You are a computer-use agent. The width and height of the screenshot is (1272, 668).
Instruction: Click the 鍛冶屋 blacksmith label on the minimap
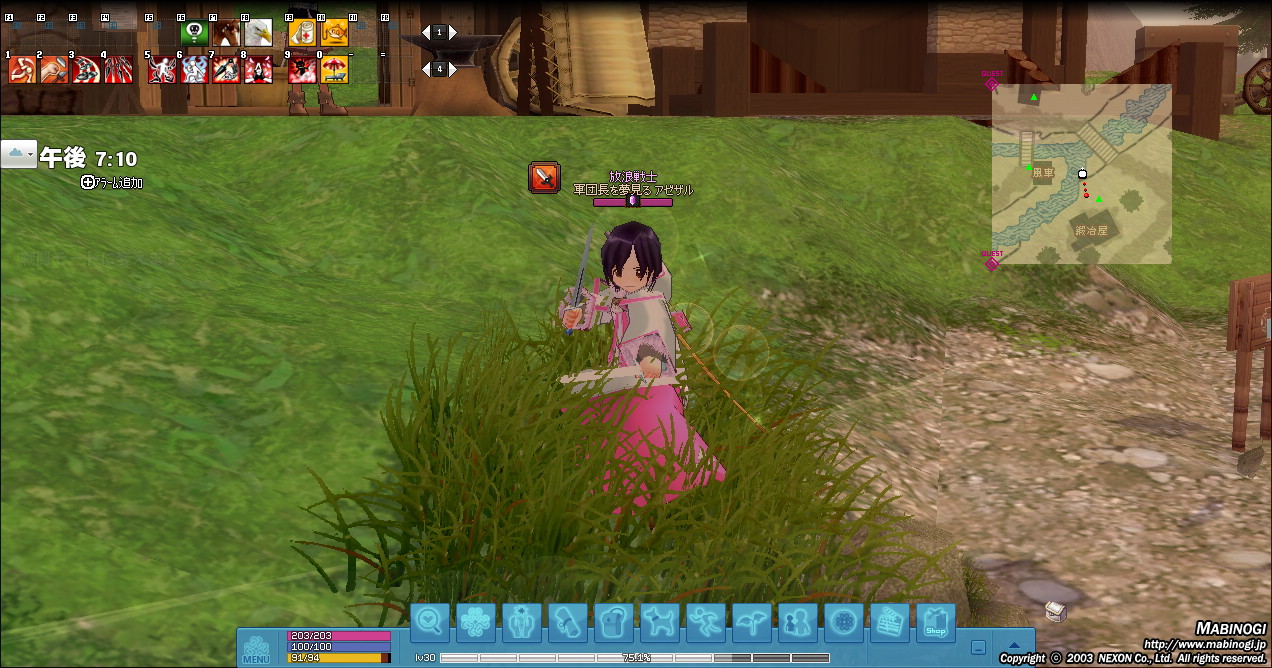(x=1090, y=230)
